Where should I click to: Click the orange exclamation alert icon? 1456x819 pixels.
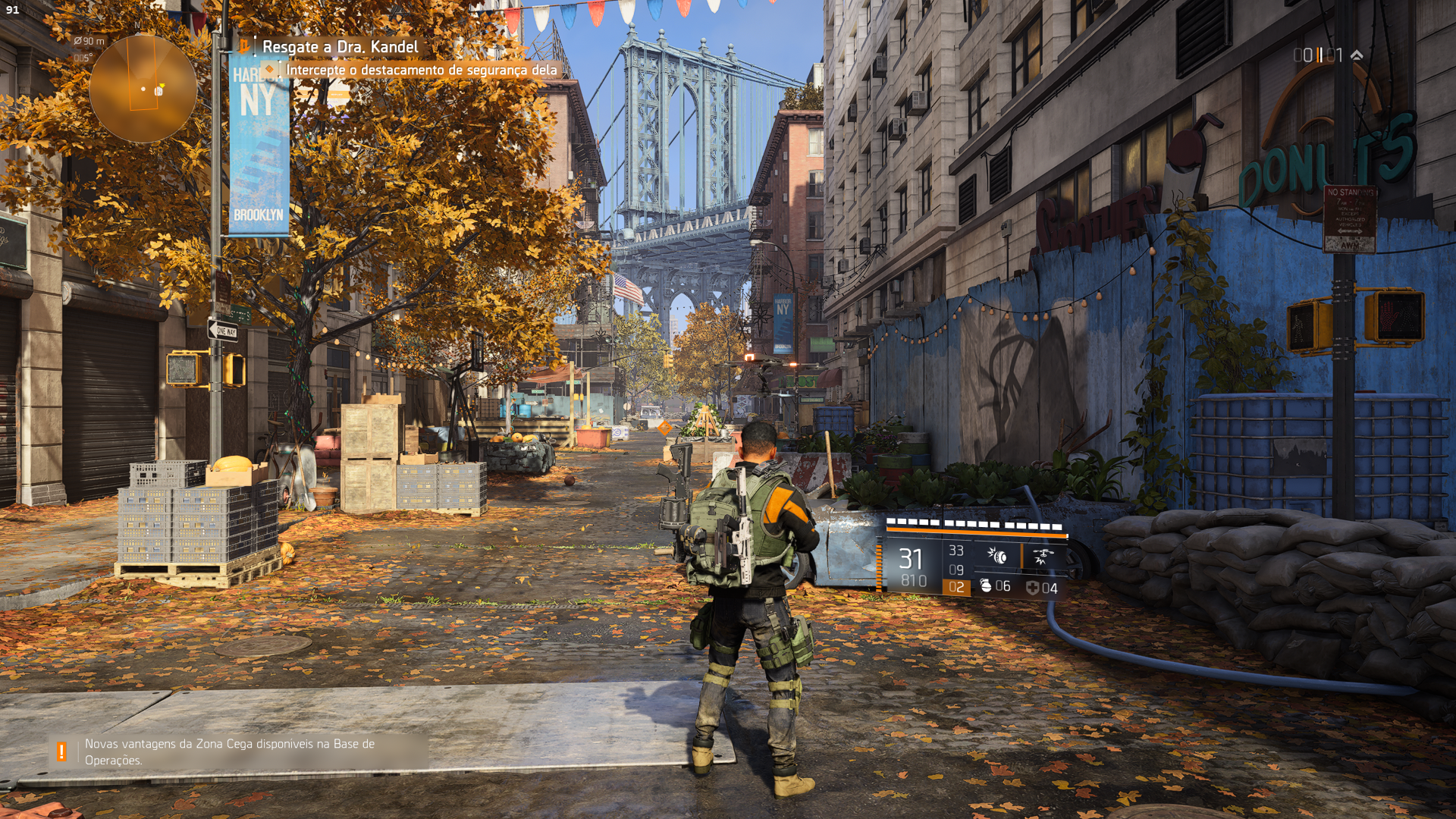click(61, 752)
